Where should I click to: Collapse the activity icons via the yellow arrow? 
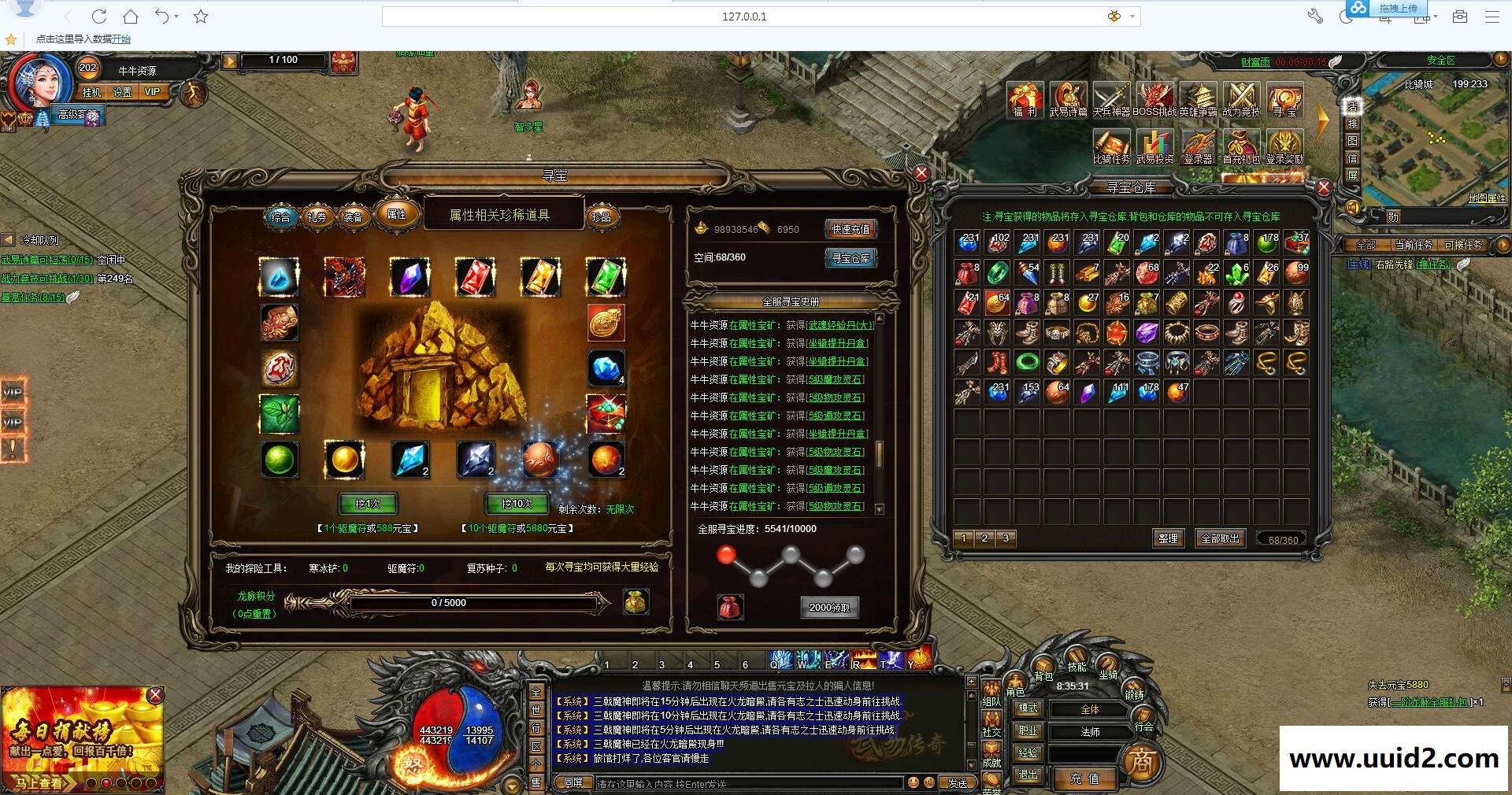coord(1321,120)
